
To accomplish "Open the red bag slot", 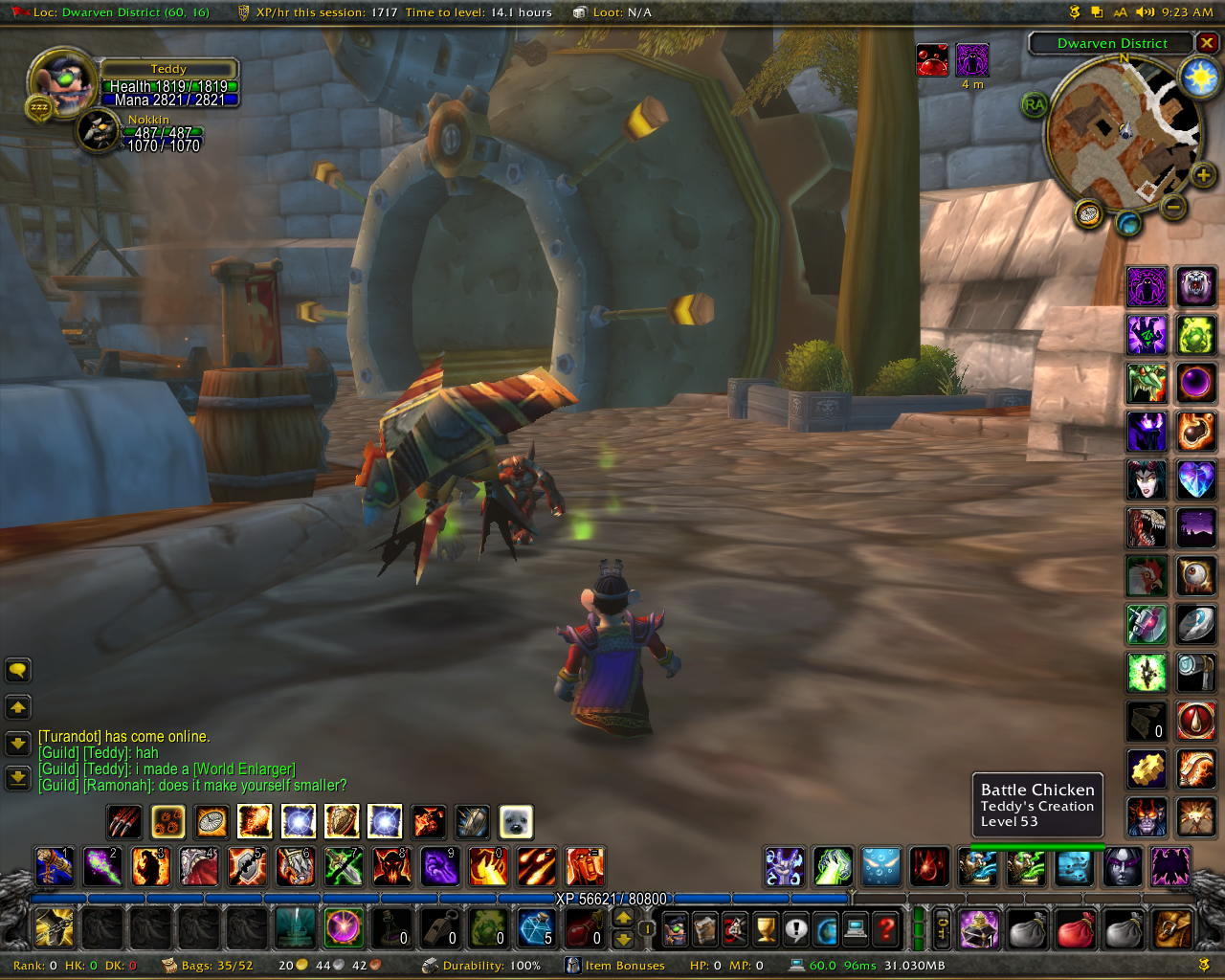I will pos(1075,928).
